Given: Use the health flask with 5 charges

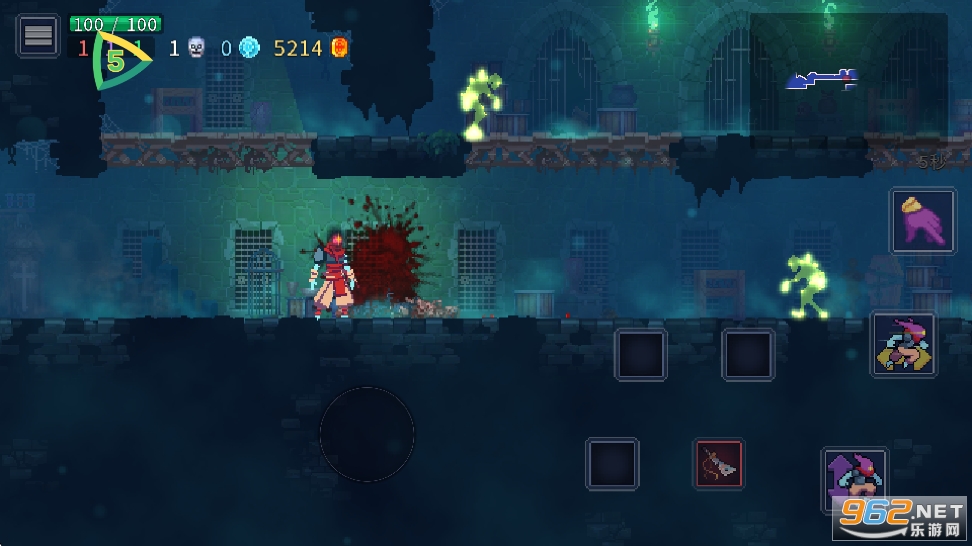Looking at the screenshot, I should [117, 61].
